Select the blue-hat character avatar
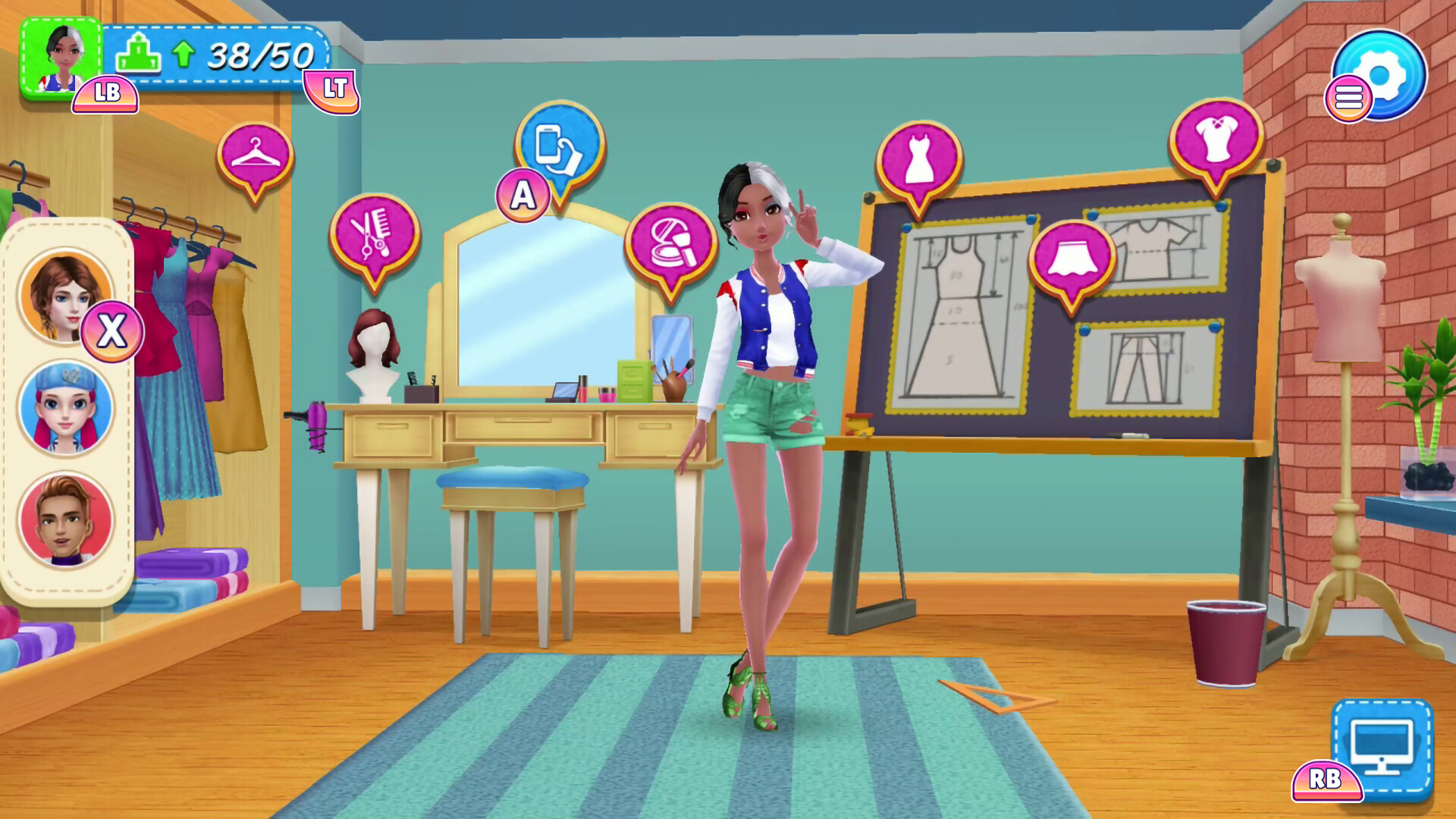The height and width of the screenshot is (819, 1456). click(67, 407)
